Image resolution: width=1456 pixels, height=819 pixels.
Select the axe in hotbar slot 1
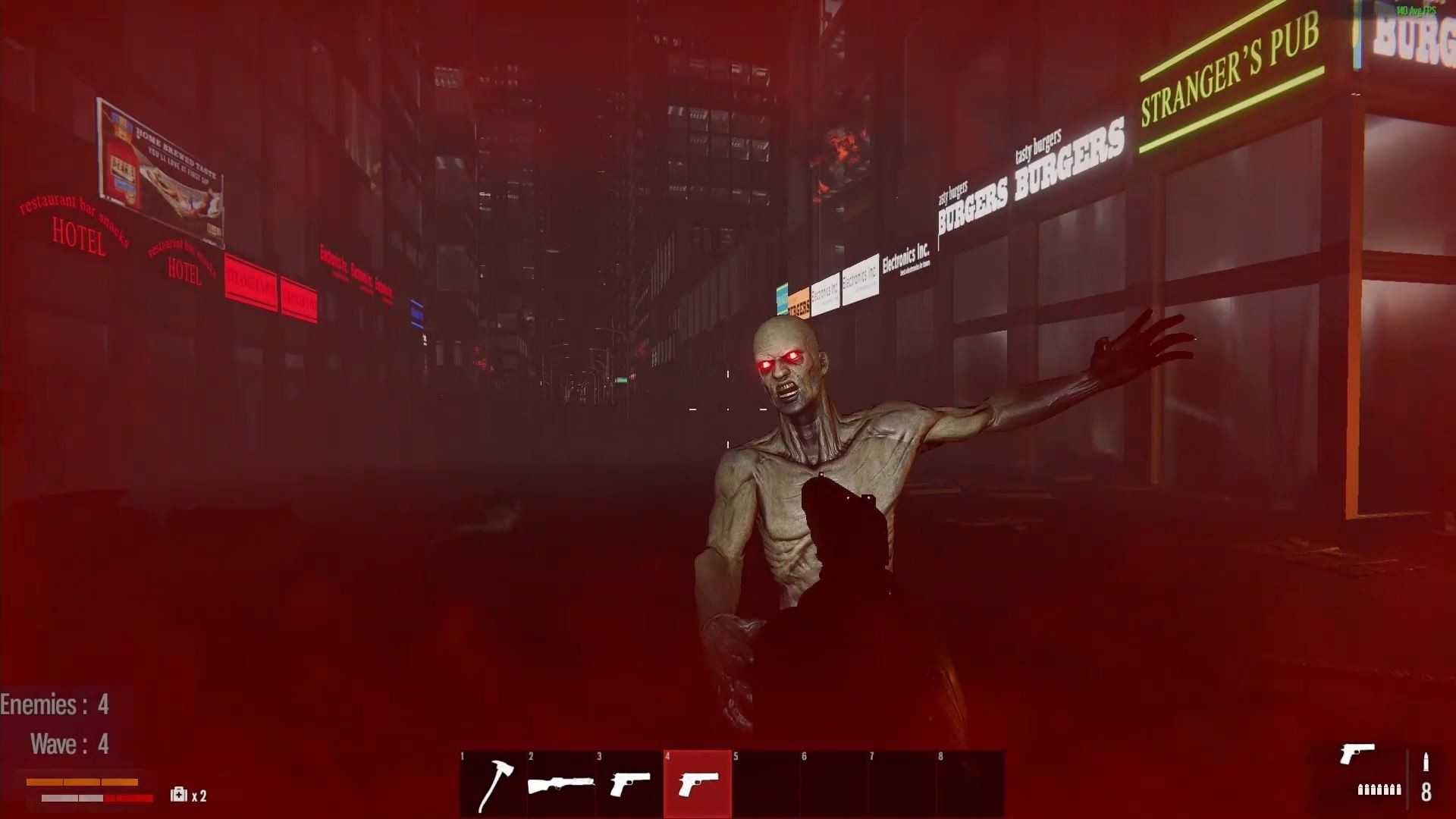pyautogui.click(x=491, y=785)
